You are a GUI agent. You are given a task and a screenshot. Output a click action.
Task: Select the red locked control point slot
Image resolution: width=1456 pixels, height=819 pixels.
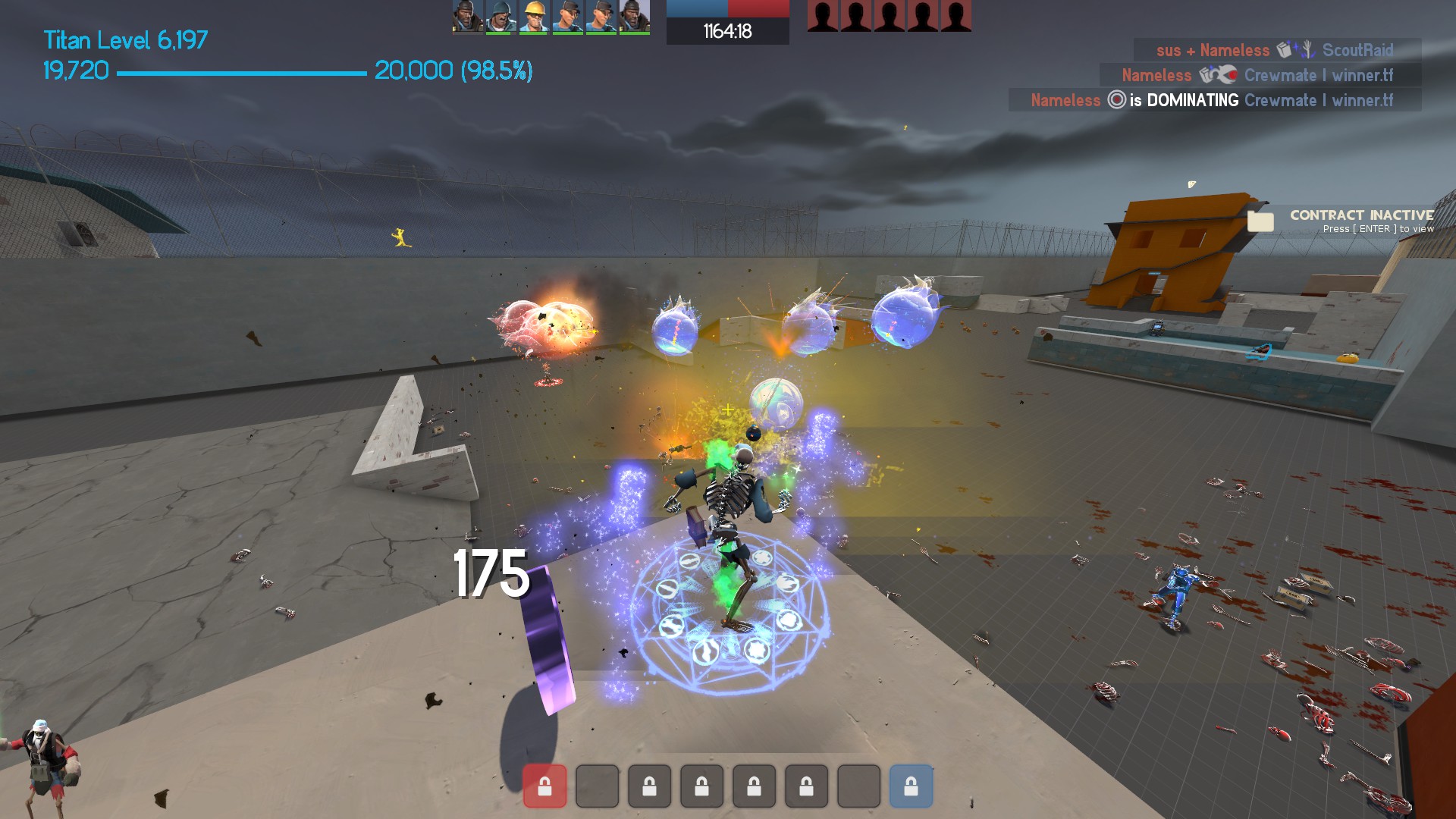click(544, 786)
